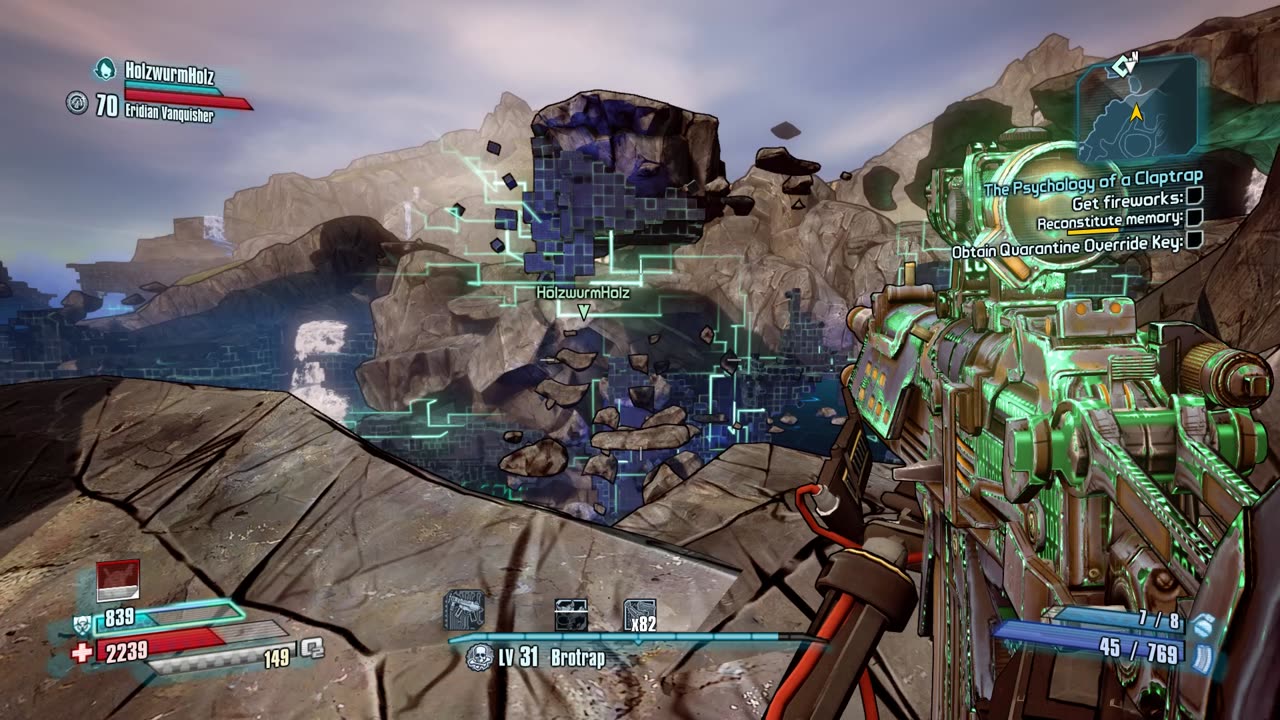Tick the Obtain Quarantine Override Key checkbox
Viewport: 1280px width, 720px height.
[x=1193, y=240]
